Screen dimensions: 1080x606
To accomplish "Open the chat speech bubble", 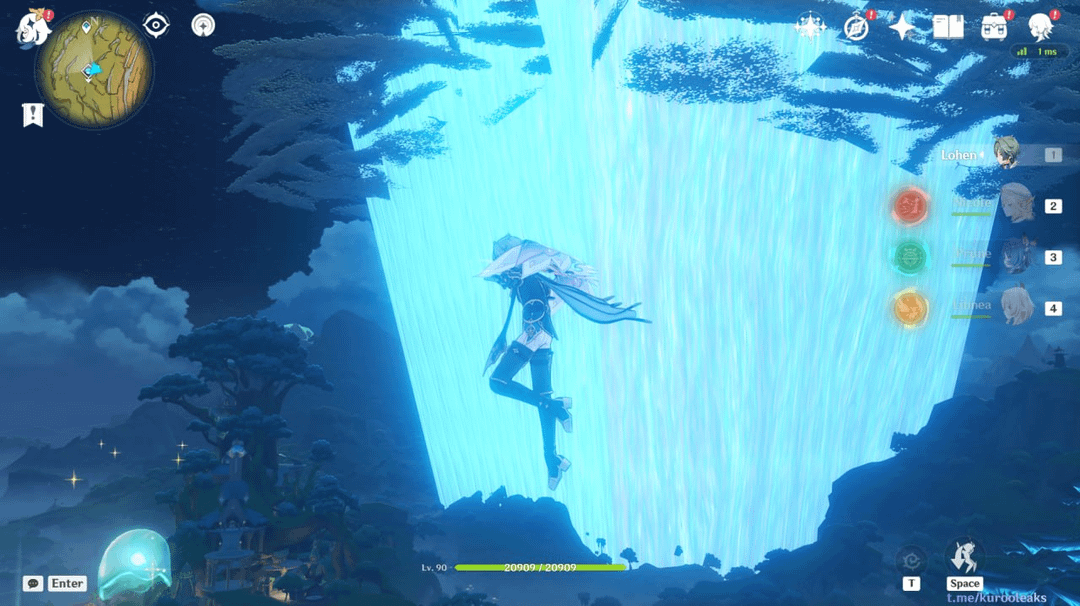I will [33, 583].
